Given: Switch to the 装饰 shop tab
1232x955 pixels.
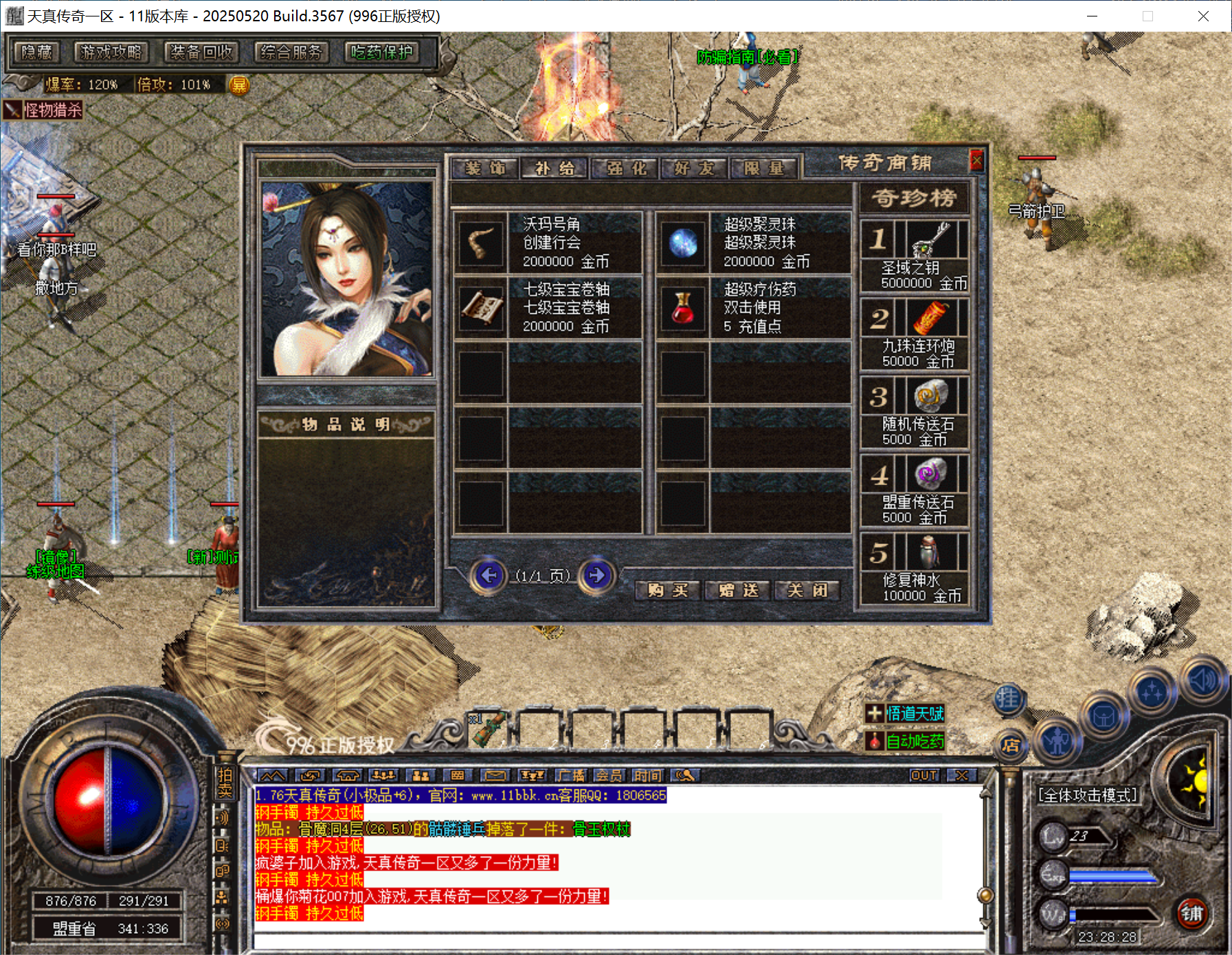Looking at the screenshot, I should click(x=484, y=168).
